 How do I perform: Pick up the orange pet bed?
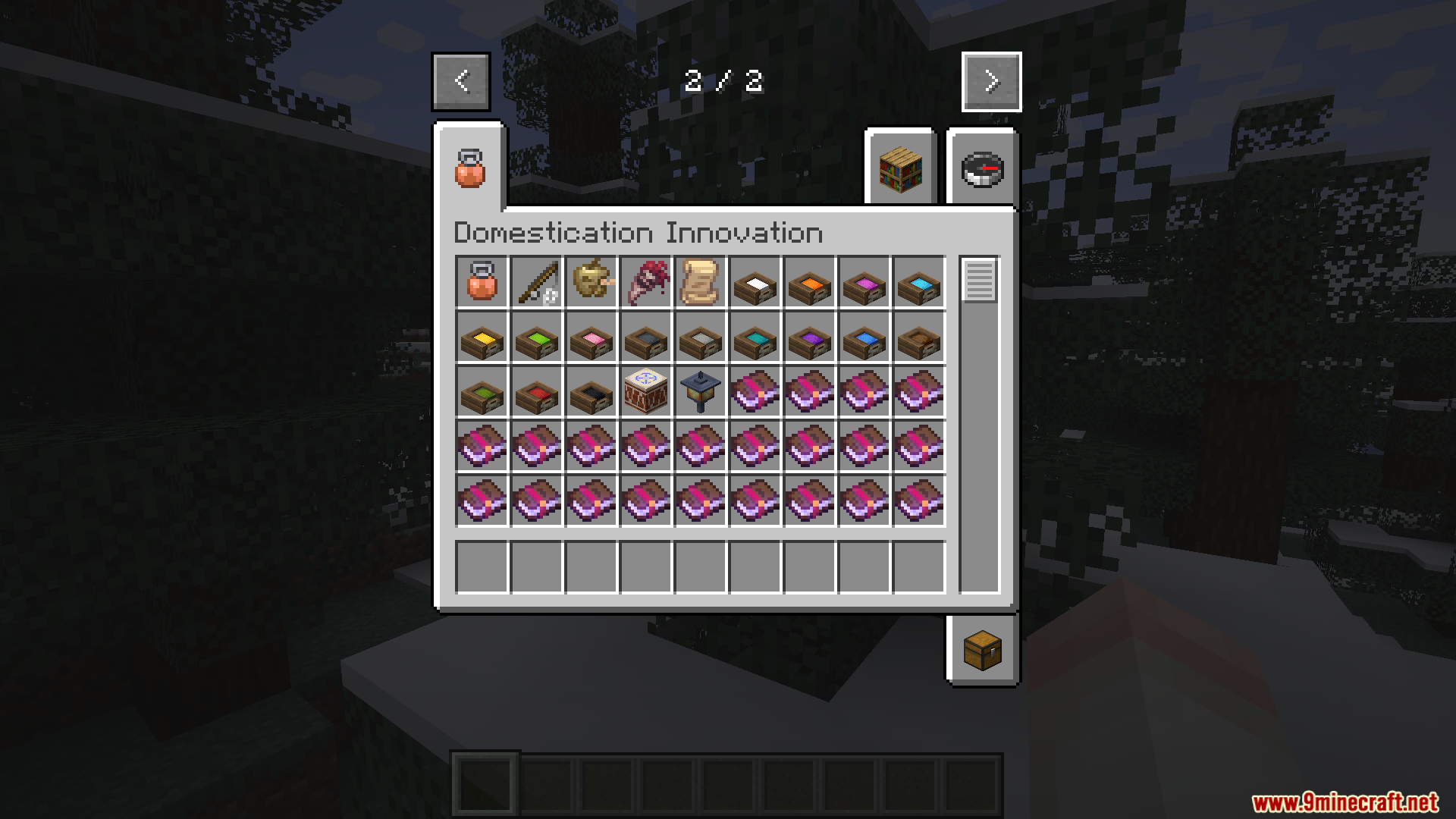(x=809, y=284)
